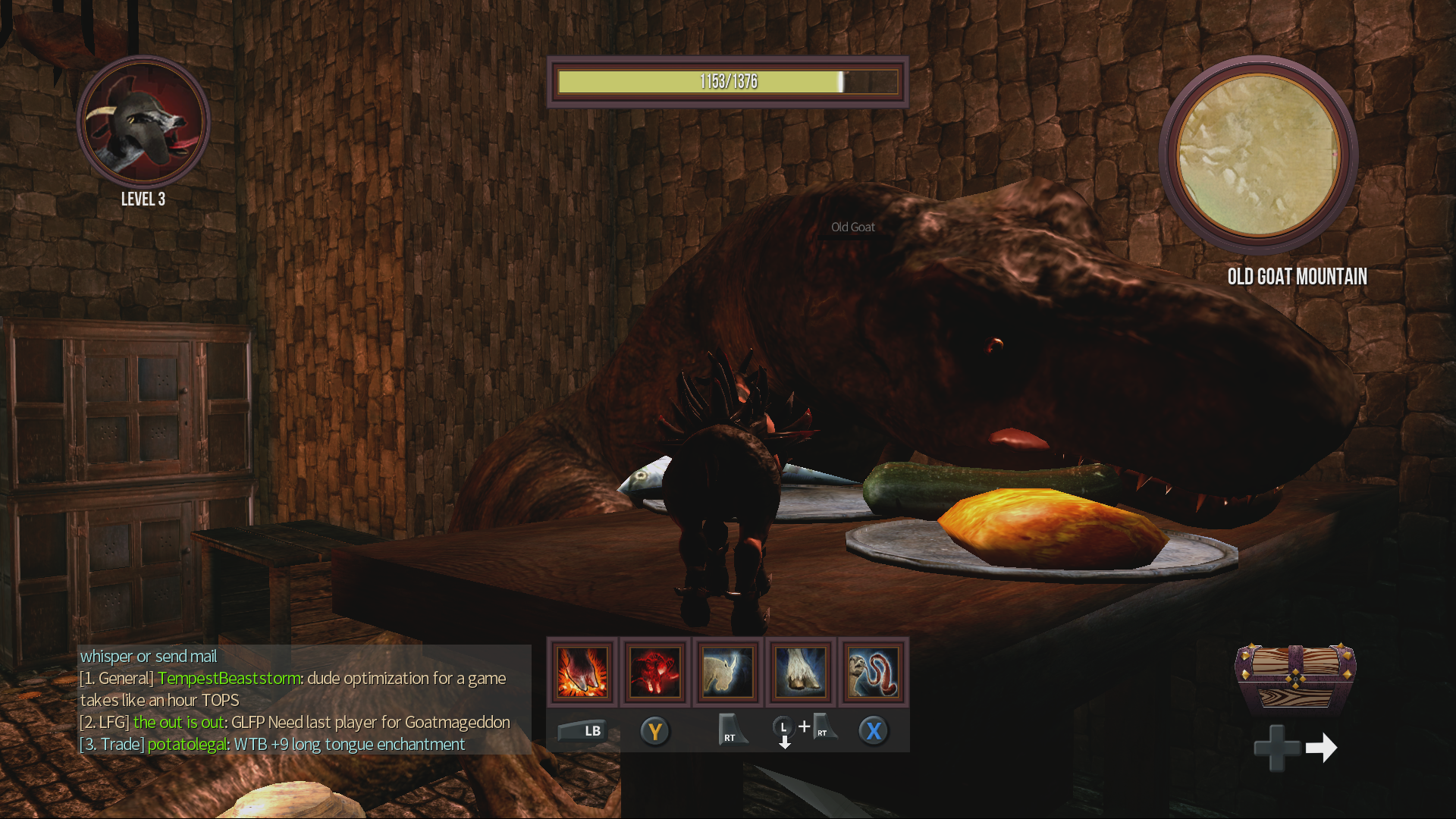Open the goat character portrait
Image resolution: width=1456 pixels, height=819 pixels.
coord(143,122)
